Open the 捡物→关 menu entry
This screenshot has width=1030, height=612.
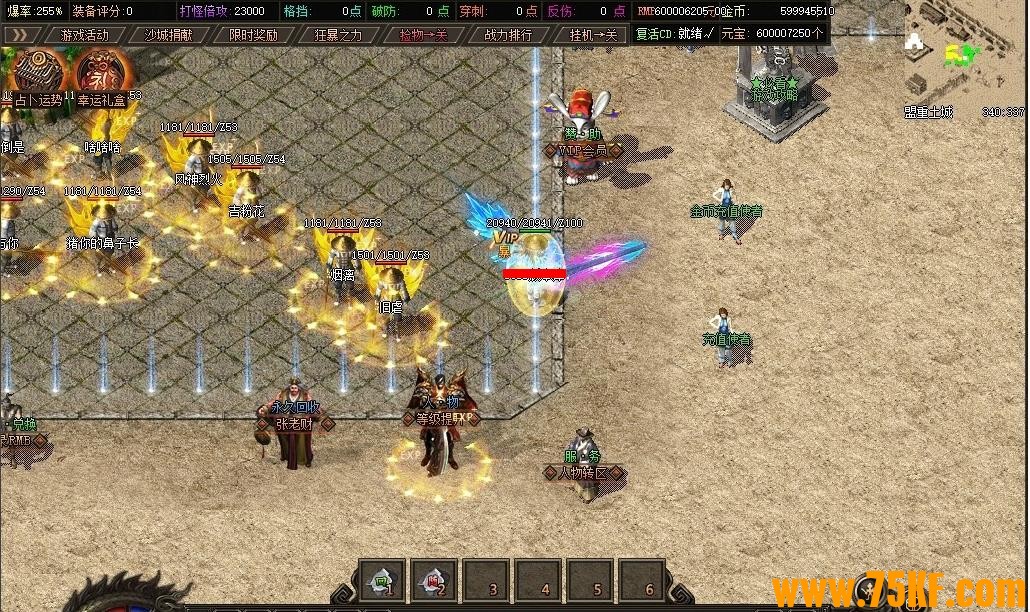tap(423, 34)
